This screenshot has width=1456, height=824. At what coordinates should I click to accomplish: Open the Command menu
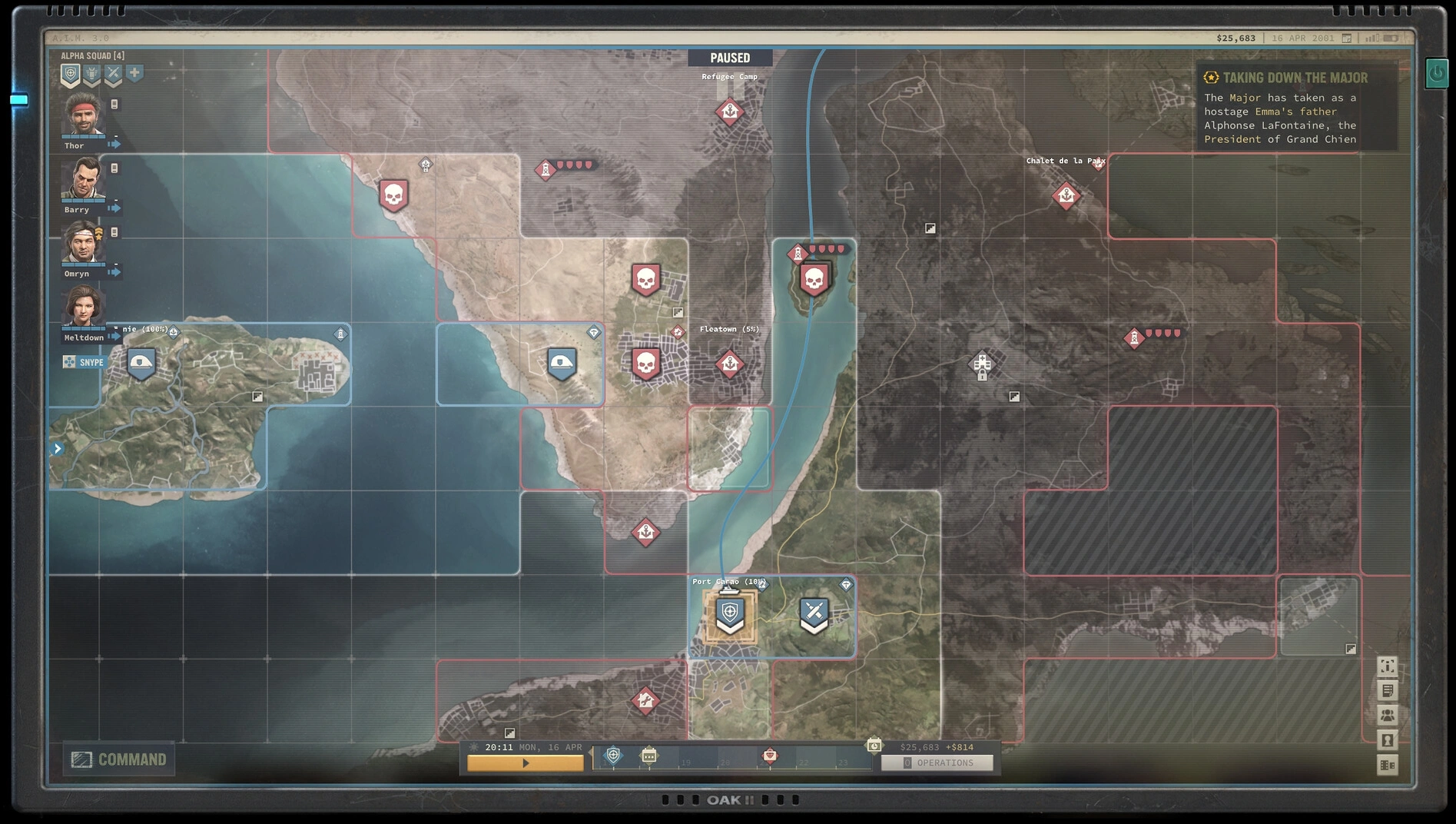tap(119, 759)
